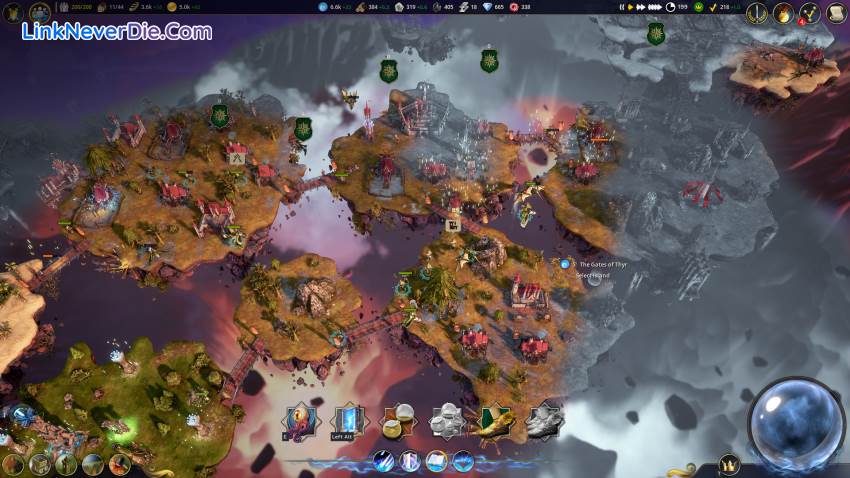850x478 pixels.
Task: Cast the blue slash spell in bottom bar
Action: point(384,461)
